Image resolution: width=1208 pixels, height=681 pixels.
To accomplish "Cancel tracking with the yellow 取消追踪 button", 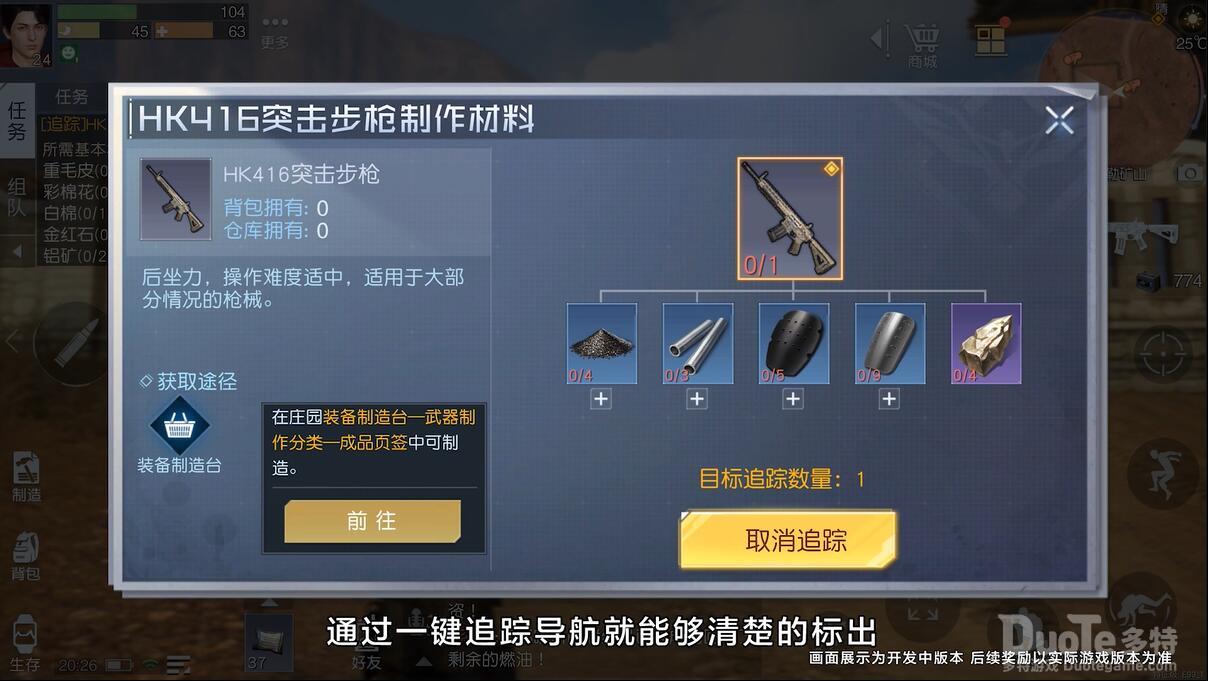I will click(788, 540).
